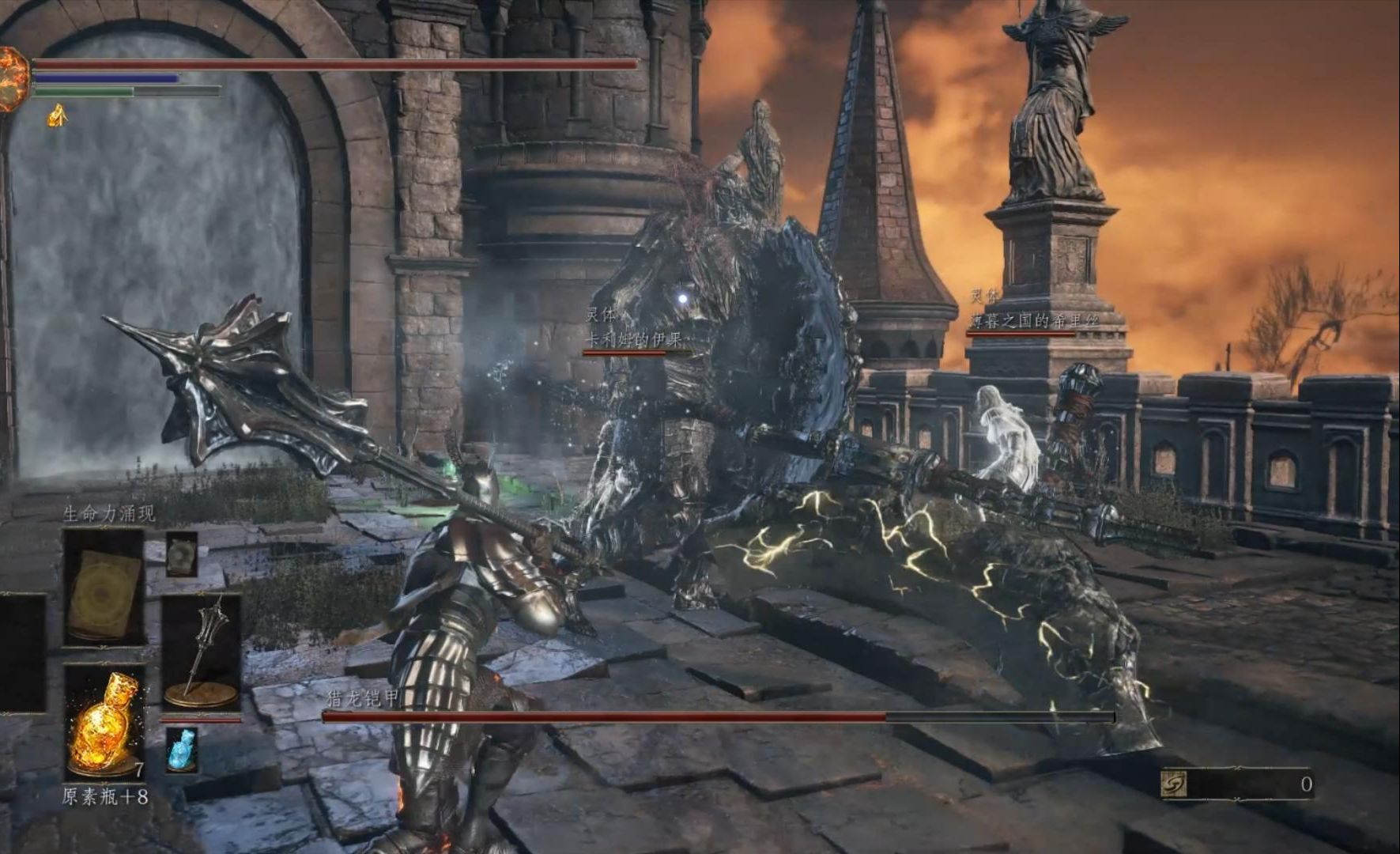Click the golden status buff icon

[57, 117]
